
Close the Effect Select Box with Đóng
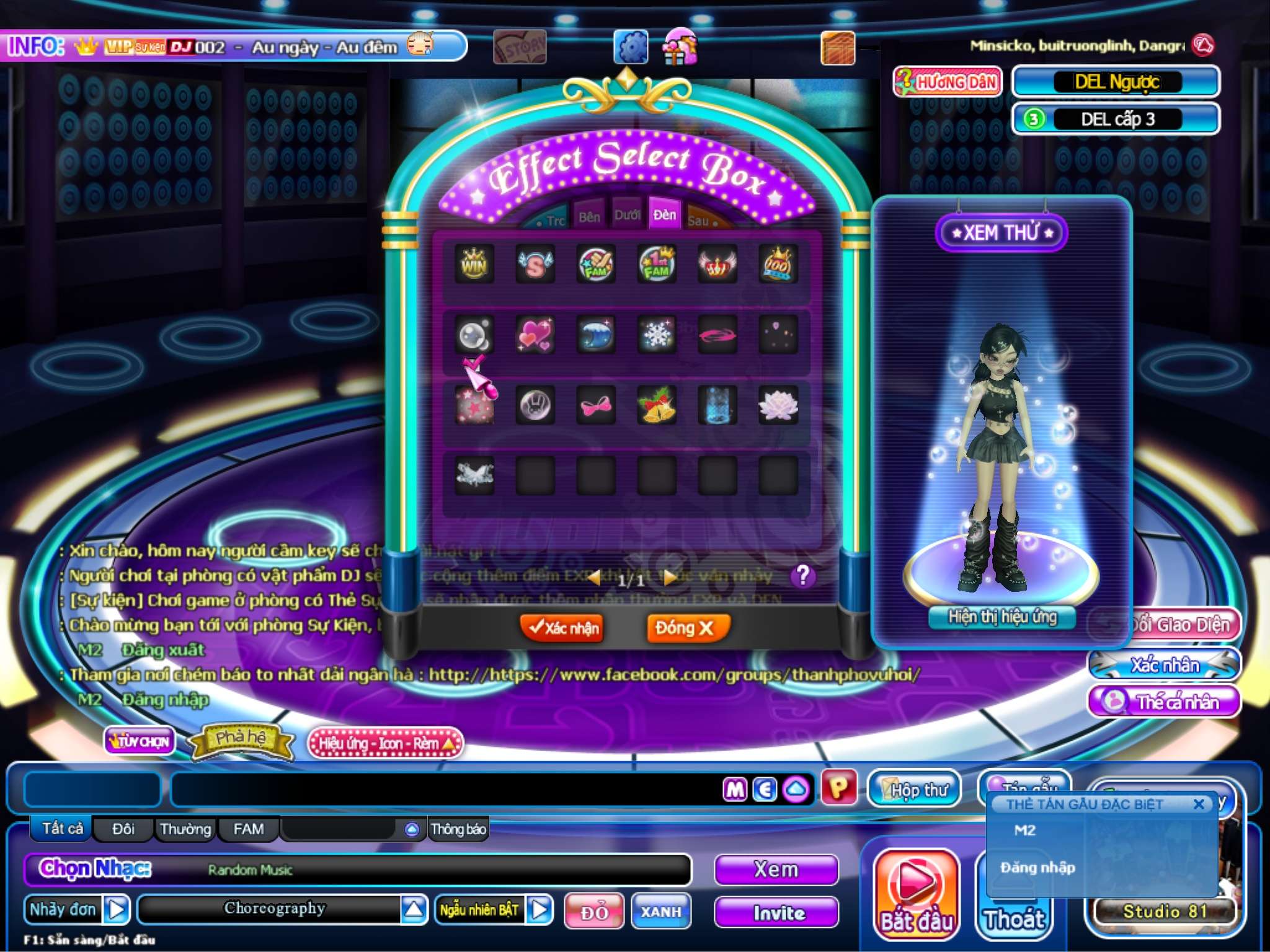(686, 628)
